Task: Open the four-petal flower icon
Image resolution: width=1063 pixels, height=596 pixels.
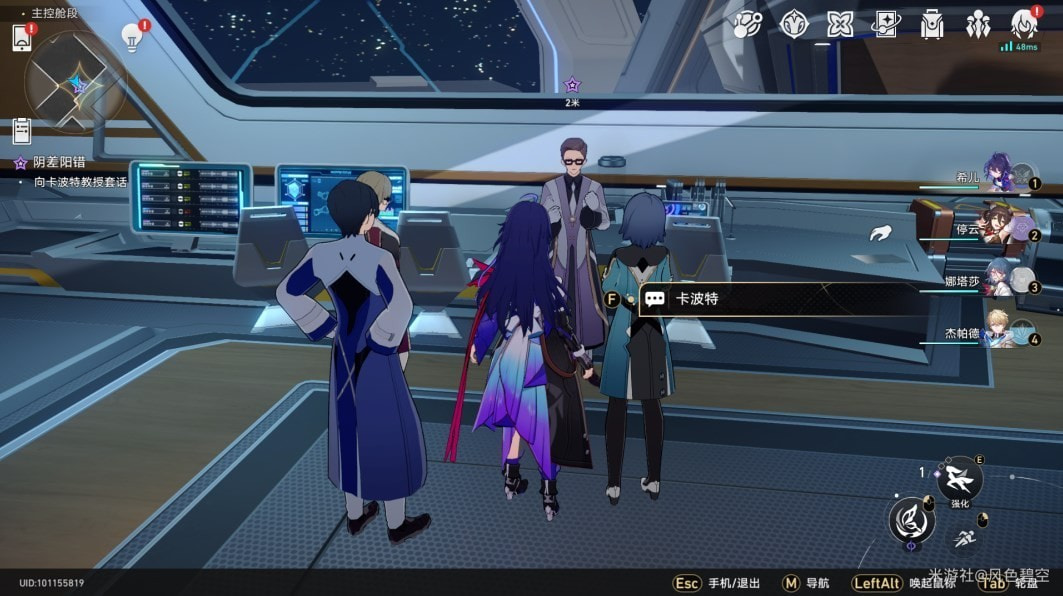Action: coord(840,24)
